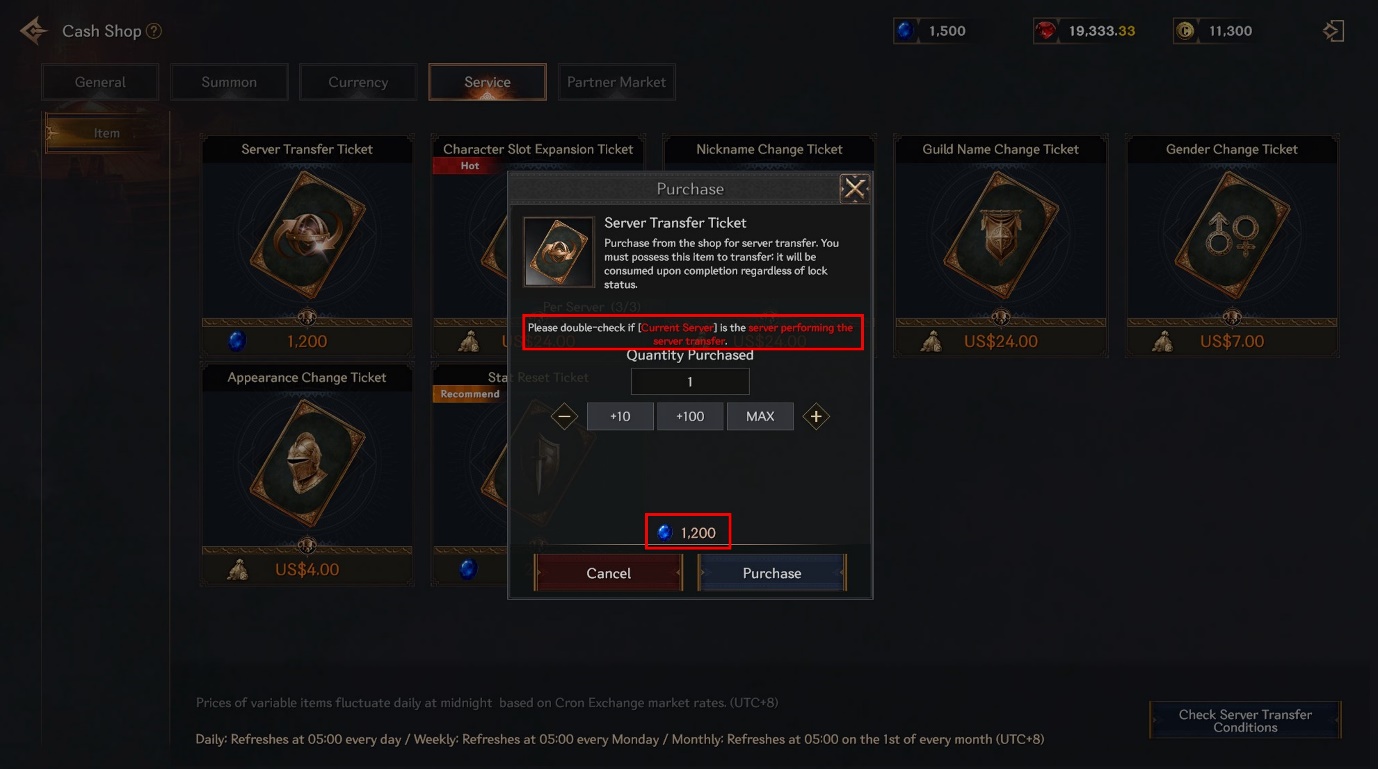Click the Quantity Purchased input field
The height and width of the screenshot is (769, 1378).
pos(690,381)
